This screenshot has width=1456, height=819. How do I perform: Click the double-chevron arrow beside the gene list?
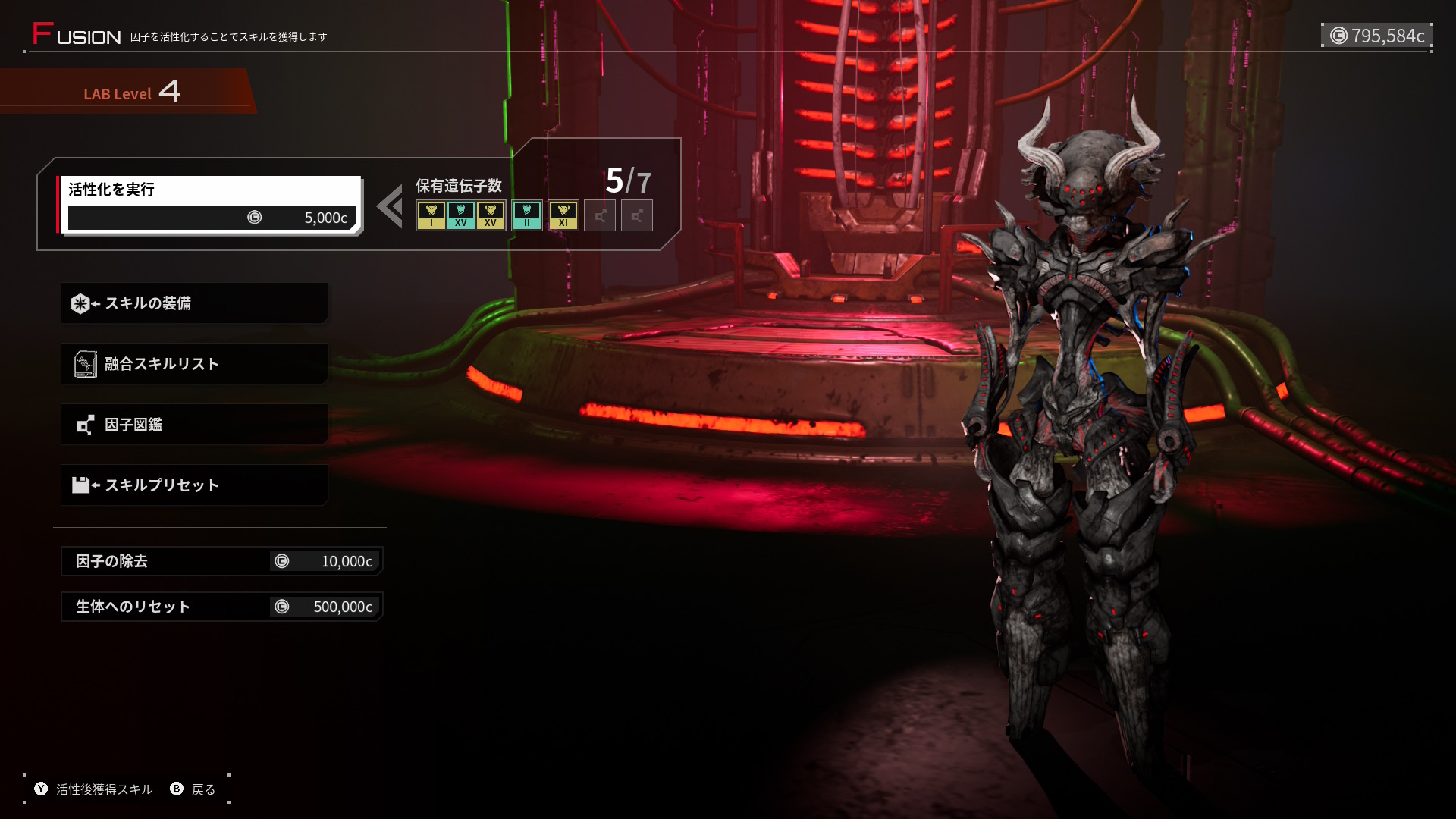(391, 206)
